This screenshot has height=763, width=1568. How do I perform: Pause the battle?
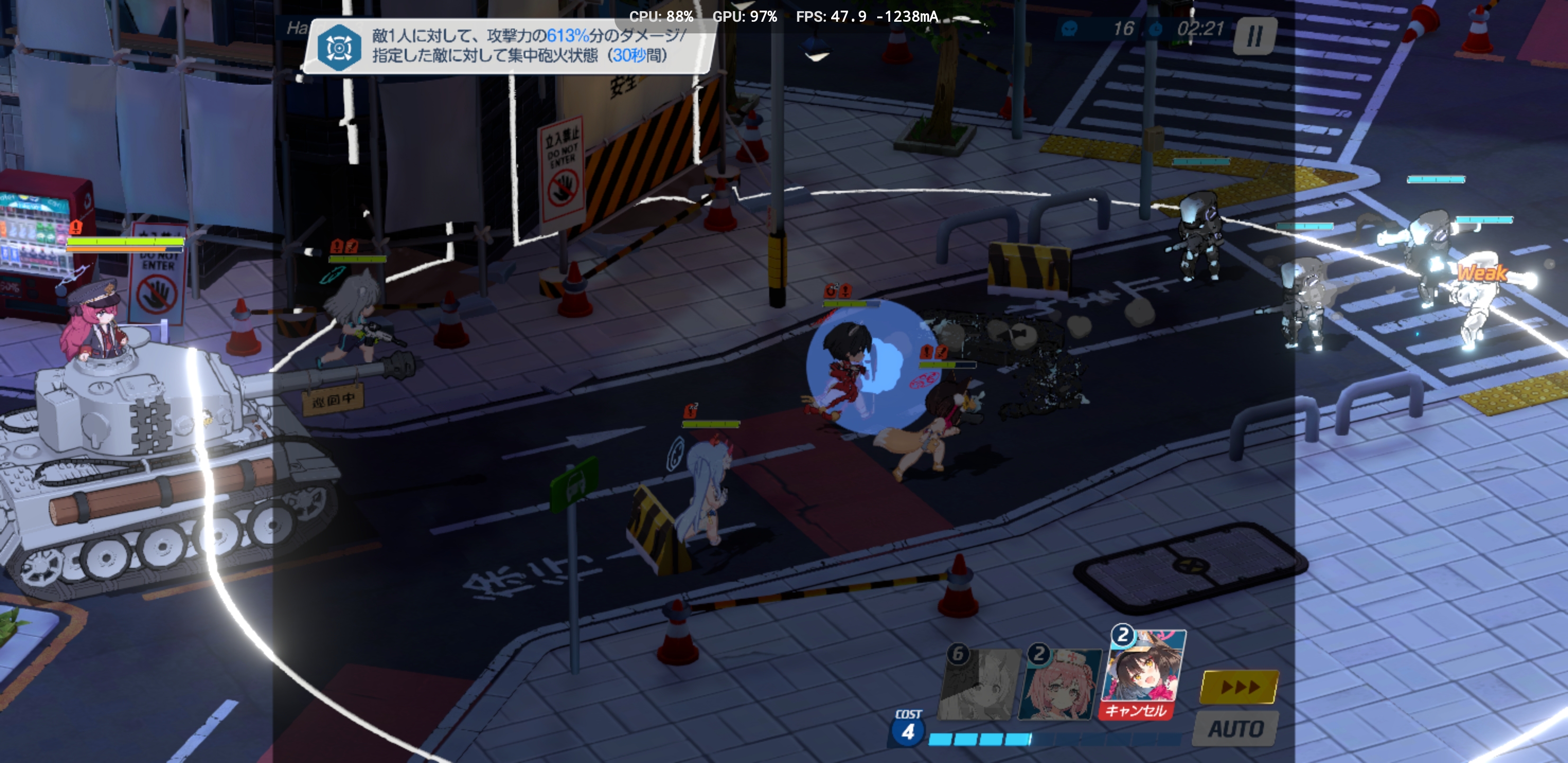point(1254,36)
